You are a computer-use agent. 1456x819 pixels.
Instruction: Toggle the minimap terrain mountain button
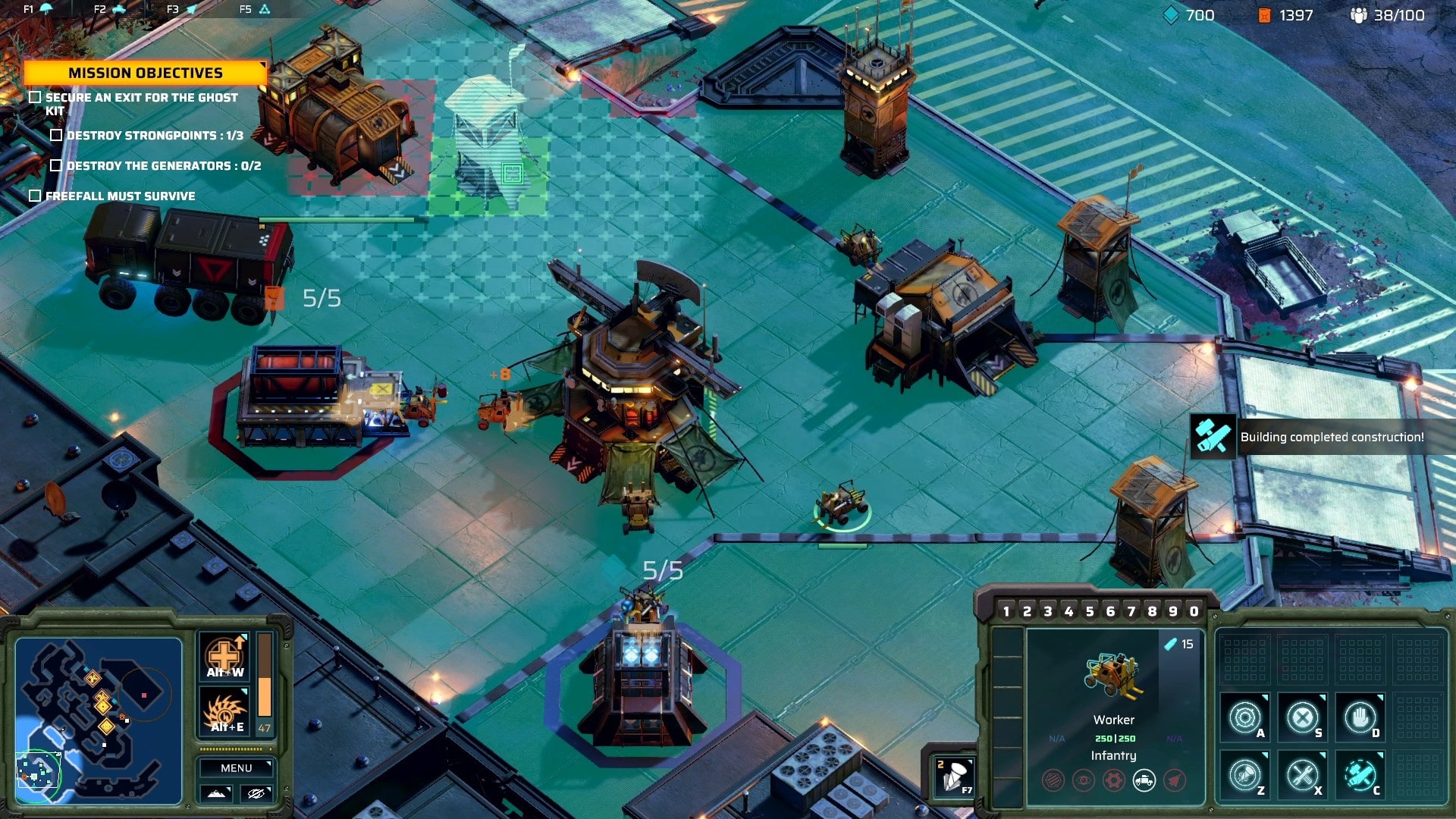point(216,793)
